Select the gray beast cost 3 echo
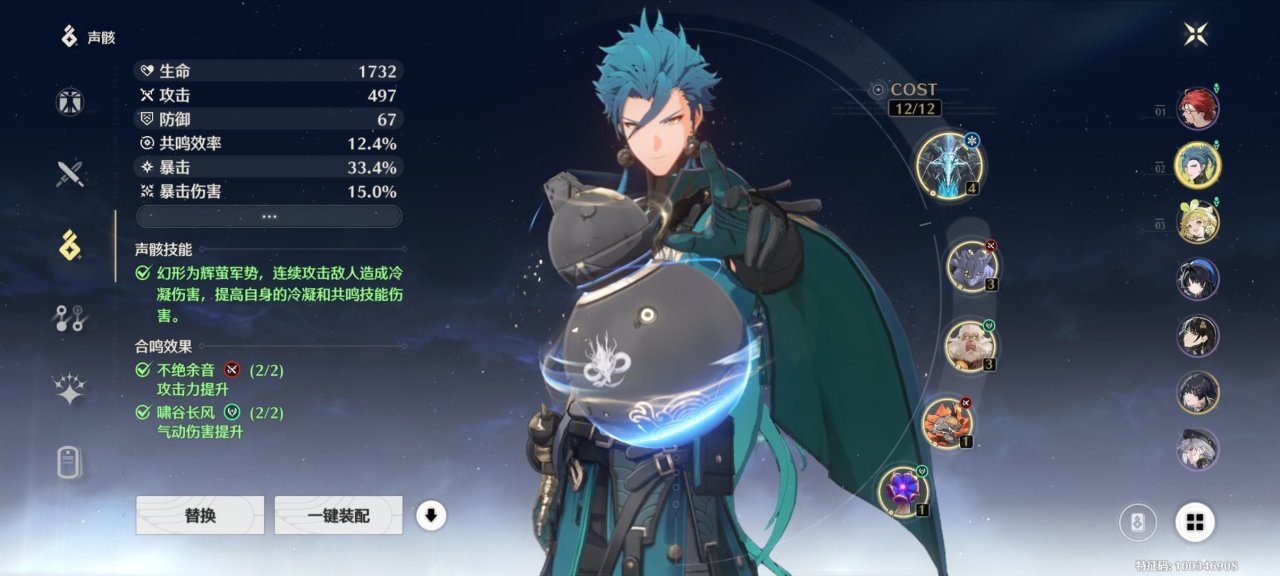The image size is (1280, 576). click(971, 265)
